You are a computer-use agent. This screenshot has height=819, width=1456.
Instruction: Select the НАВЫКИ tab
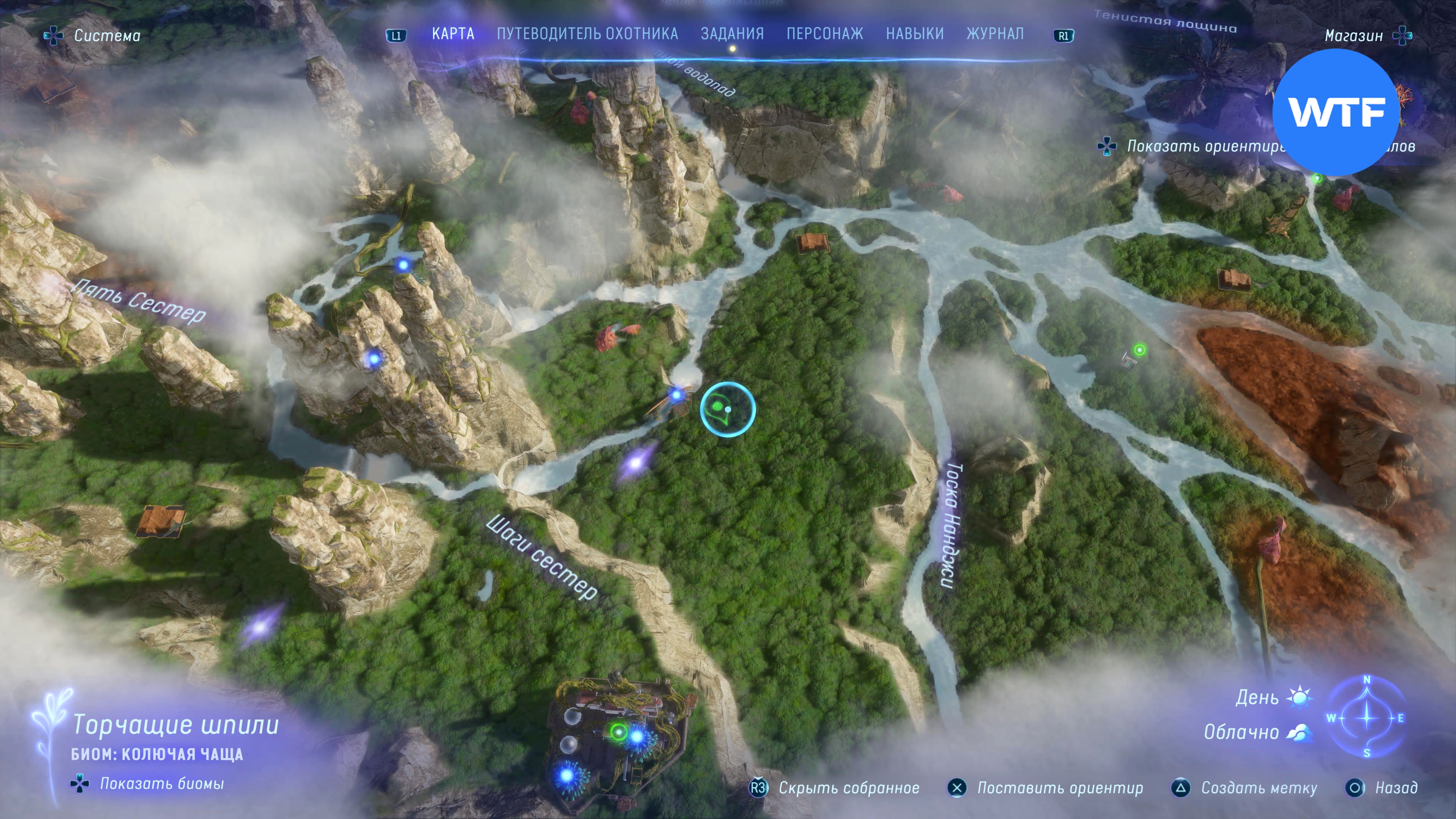(915, 34)
